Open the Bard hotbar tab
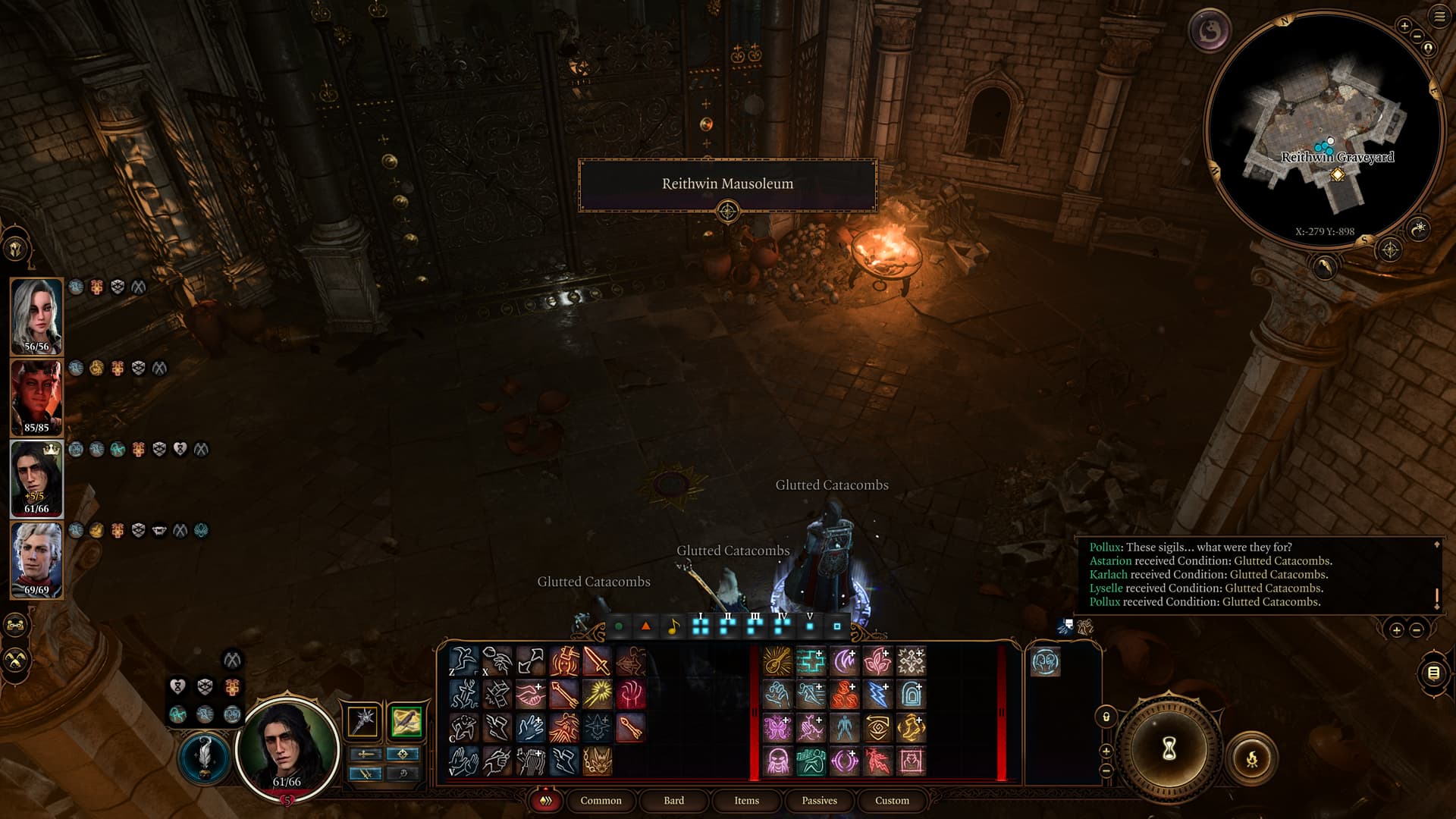1456x819 pixels. coord(673,800)
